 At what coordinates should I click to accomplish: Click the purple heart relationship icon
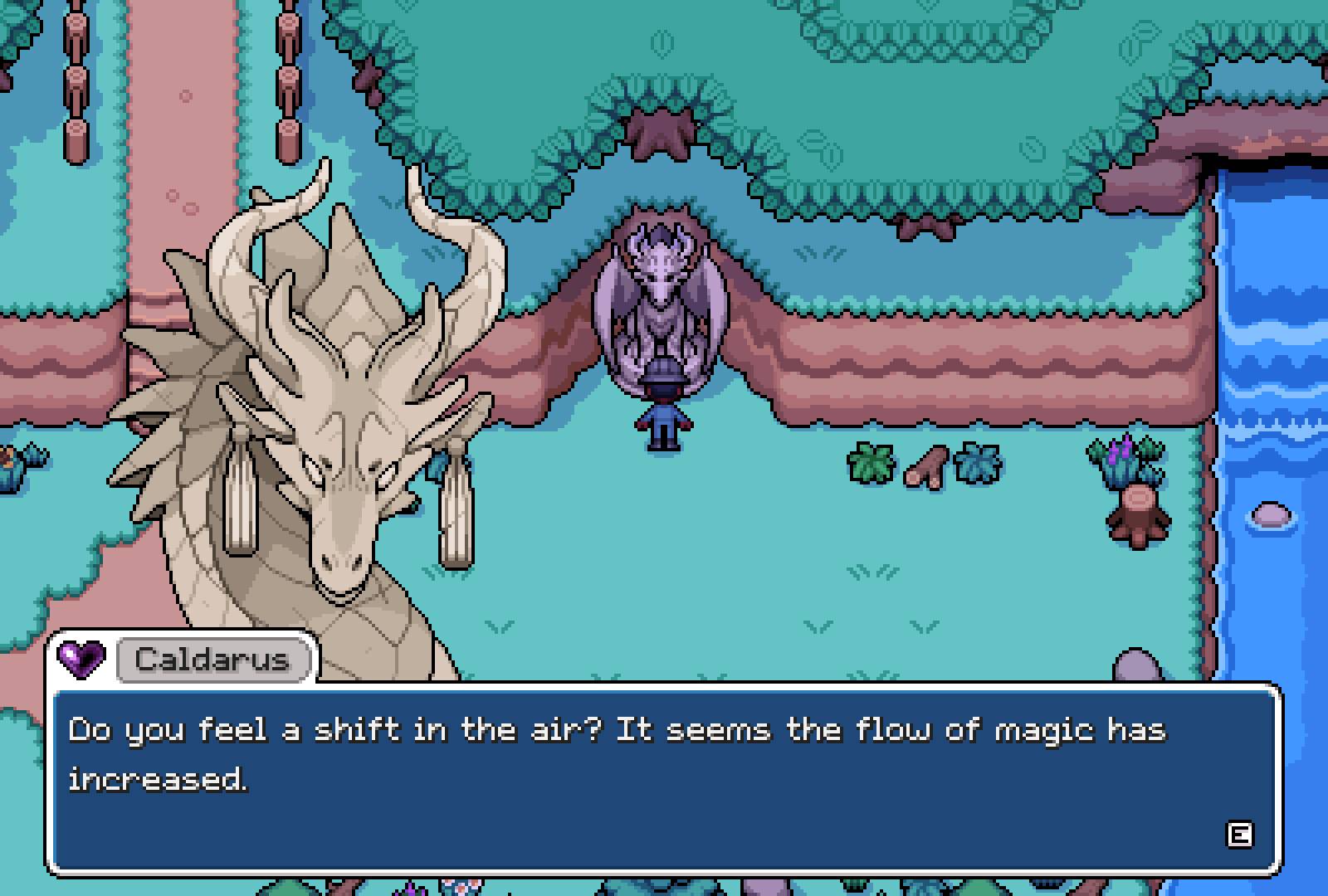[x=81, y=660]
